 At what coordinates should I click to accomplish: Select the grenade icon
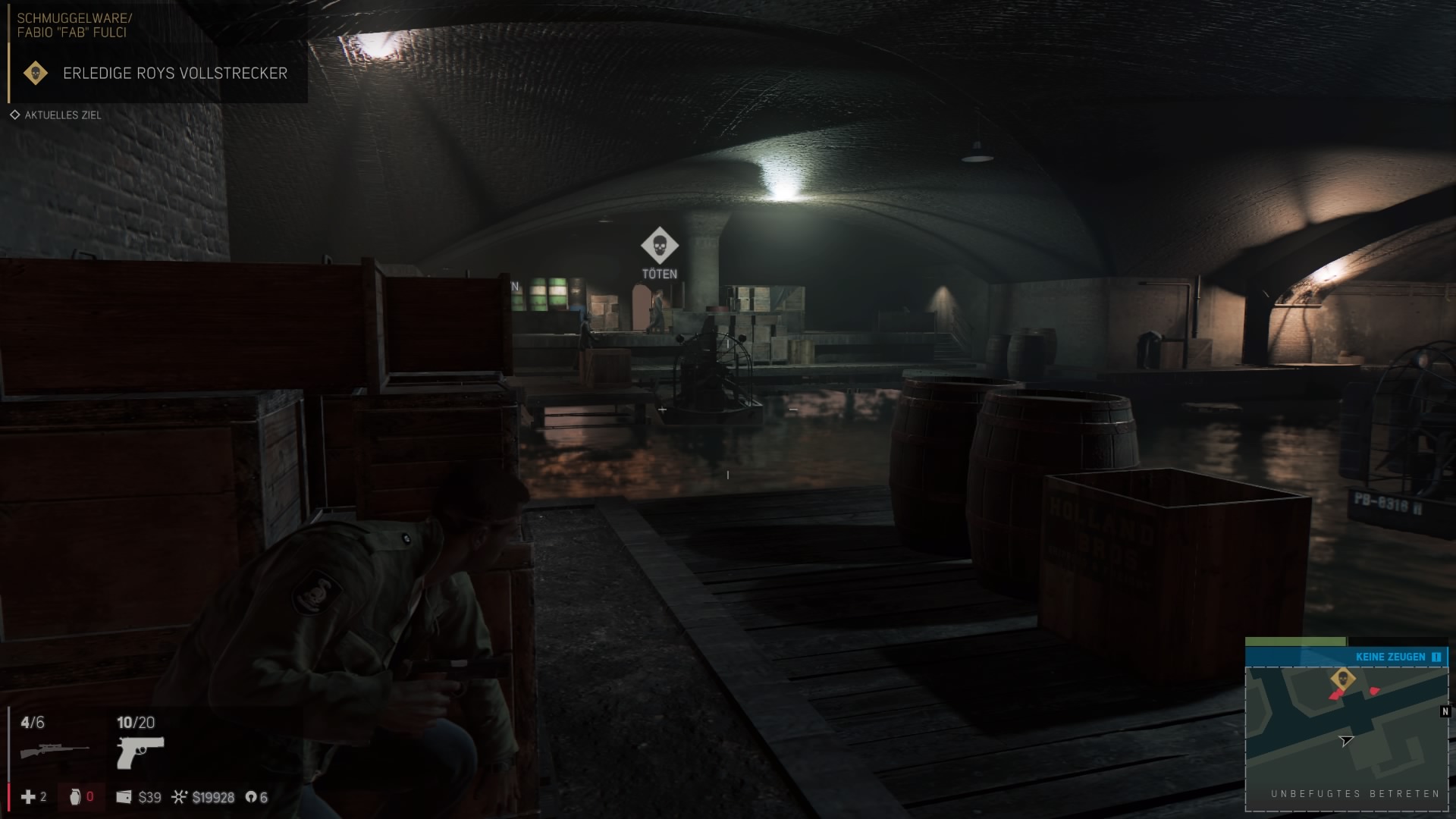pyautogui.click(x=74, y=797)
